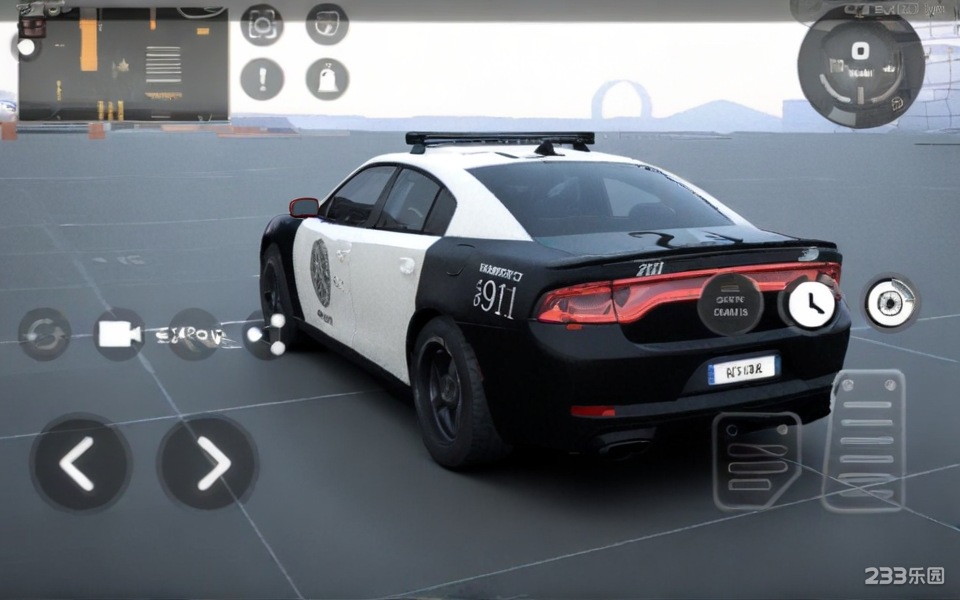Tap the circular arrows reset button
960x600 pixels.
point(45,334)
